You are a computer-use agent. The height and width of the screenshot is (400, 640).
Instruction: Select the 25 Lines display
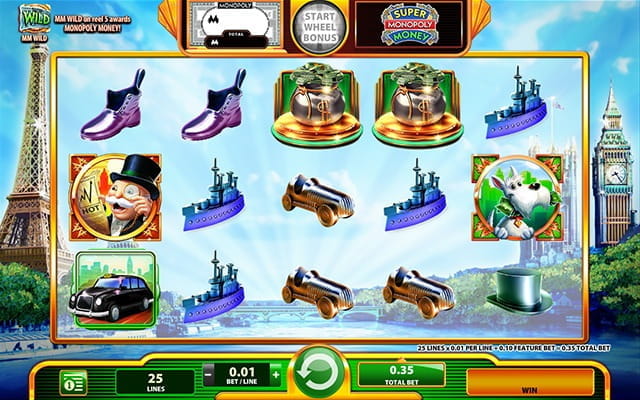click(154, 381)
